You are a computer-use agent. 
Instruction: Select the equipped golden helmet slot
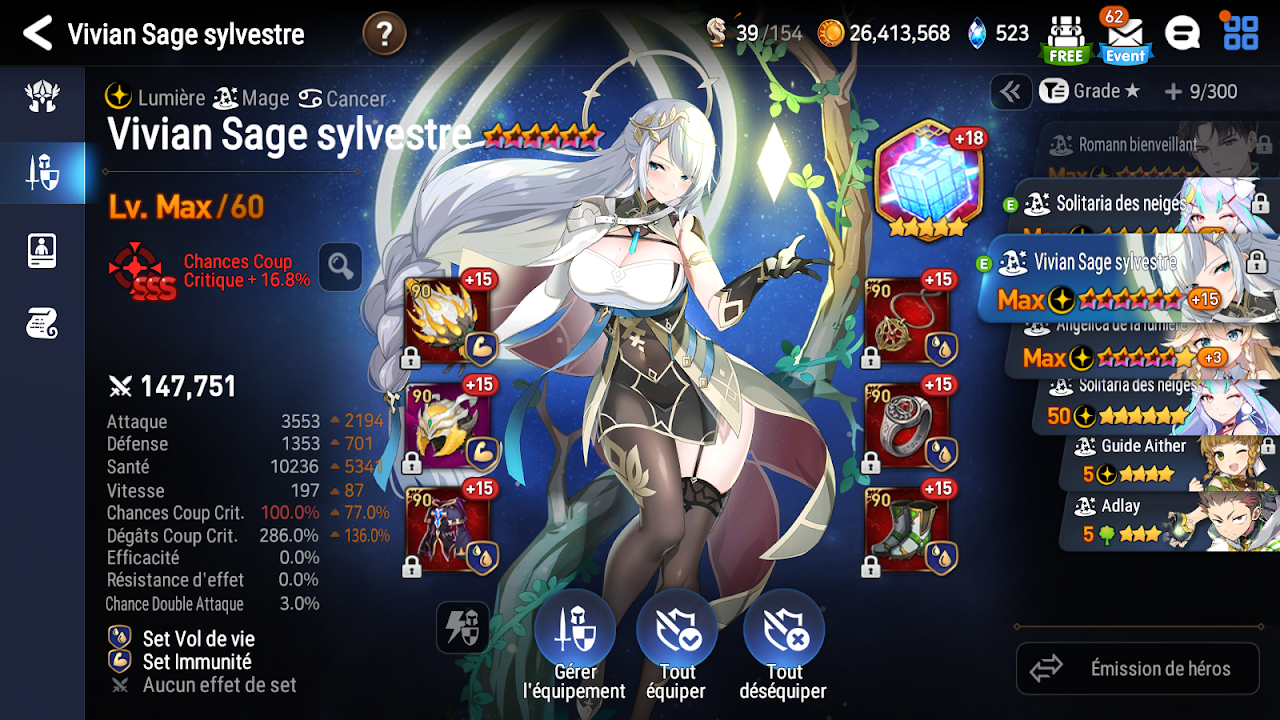(x=448, y=428)
